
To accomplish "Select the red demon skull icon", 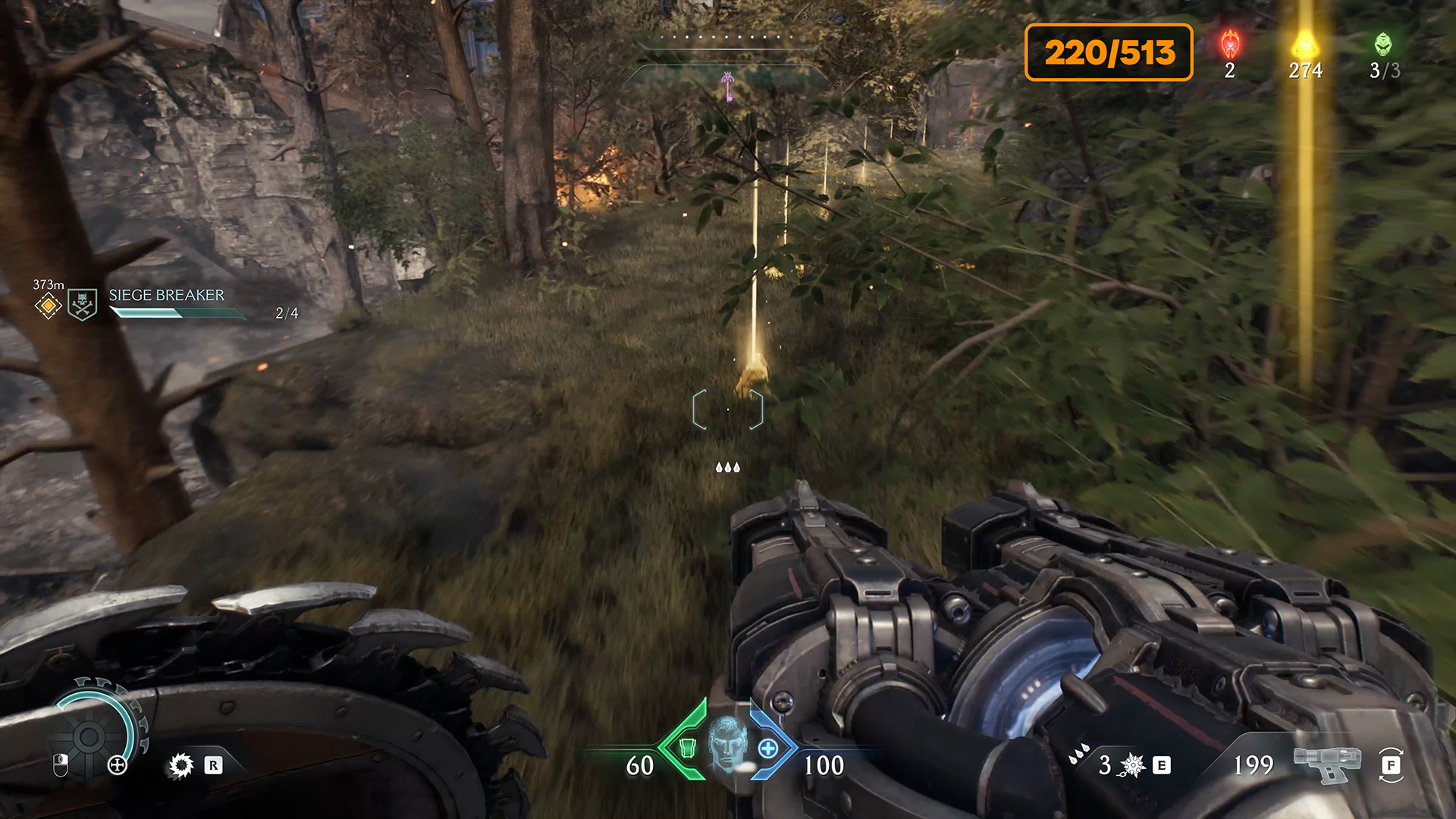I will pyautogui.click(x=1230, y=45).
